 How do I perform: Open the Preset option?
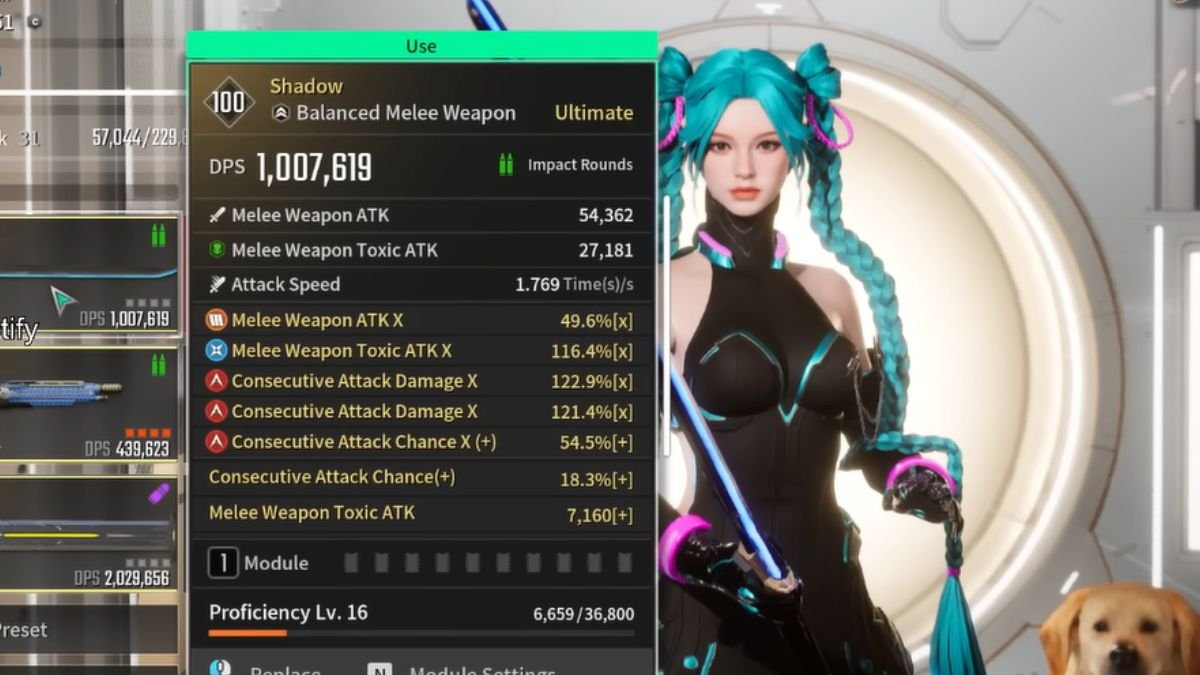tap(24, 630)
